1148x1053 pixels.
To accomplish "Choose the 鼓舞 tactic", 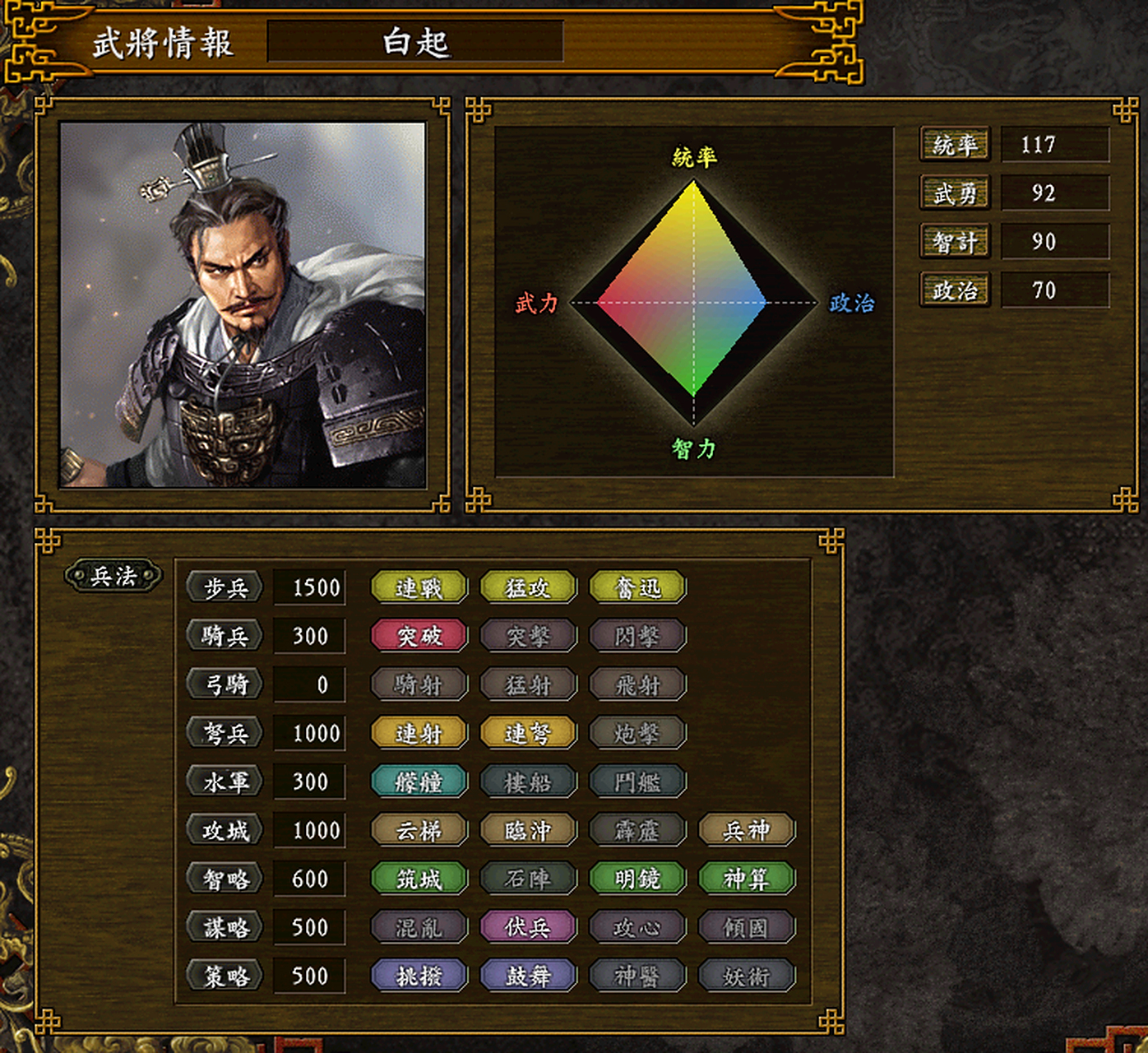I will click(528, 976).
